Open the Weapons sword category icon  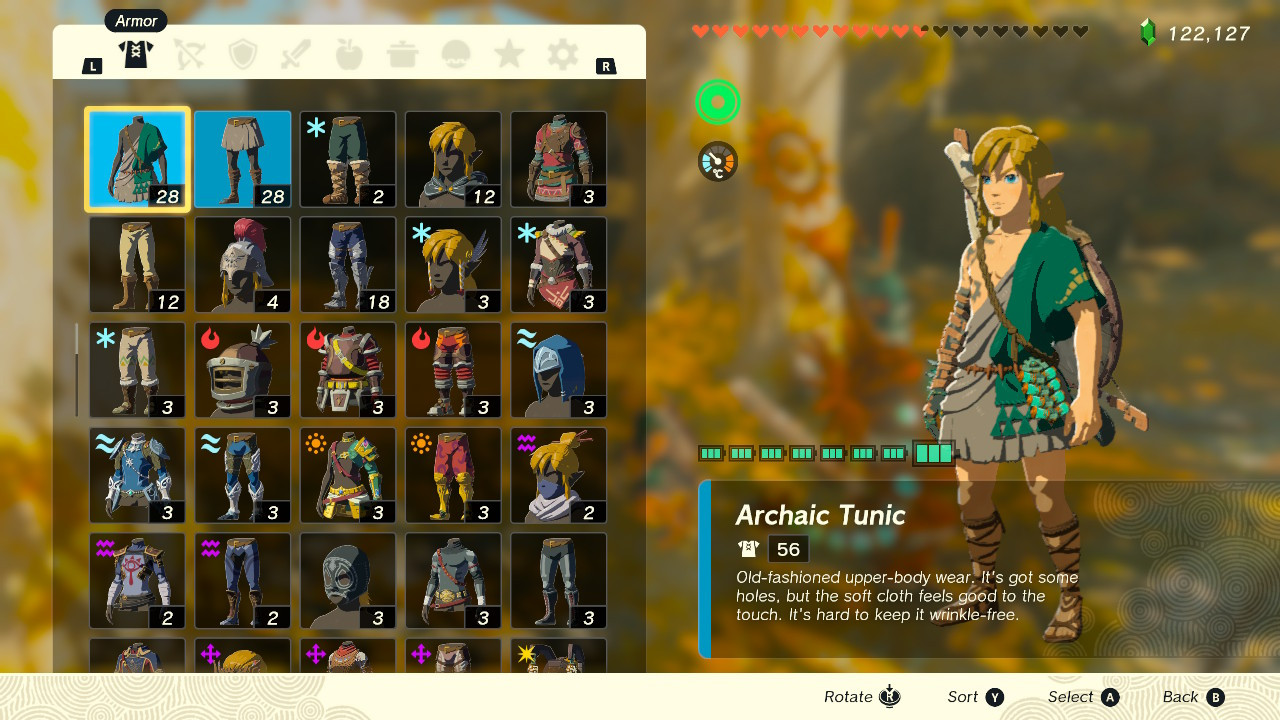(294, 55)
